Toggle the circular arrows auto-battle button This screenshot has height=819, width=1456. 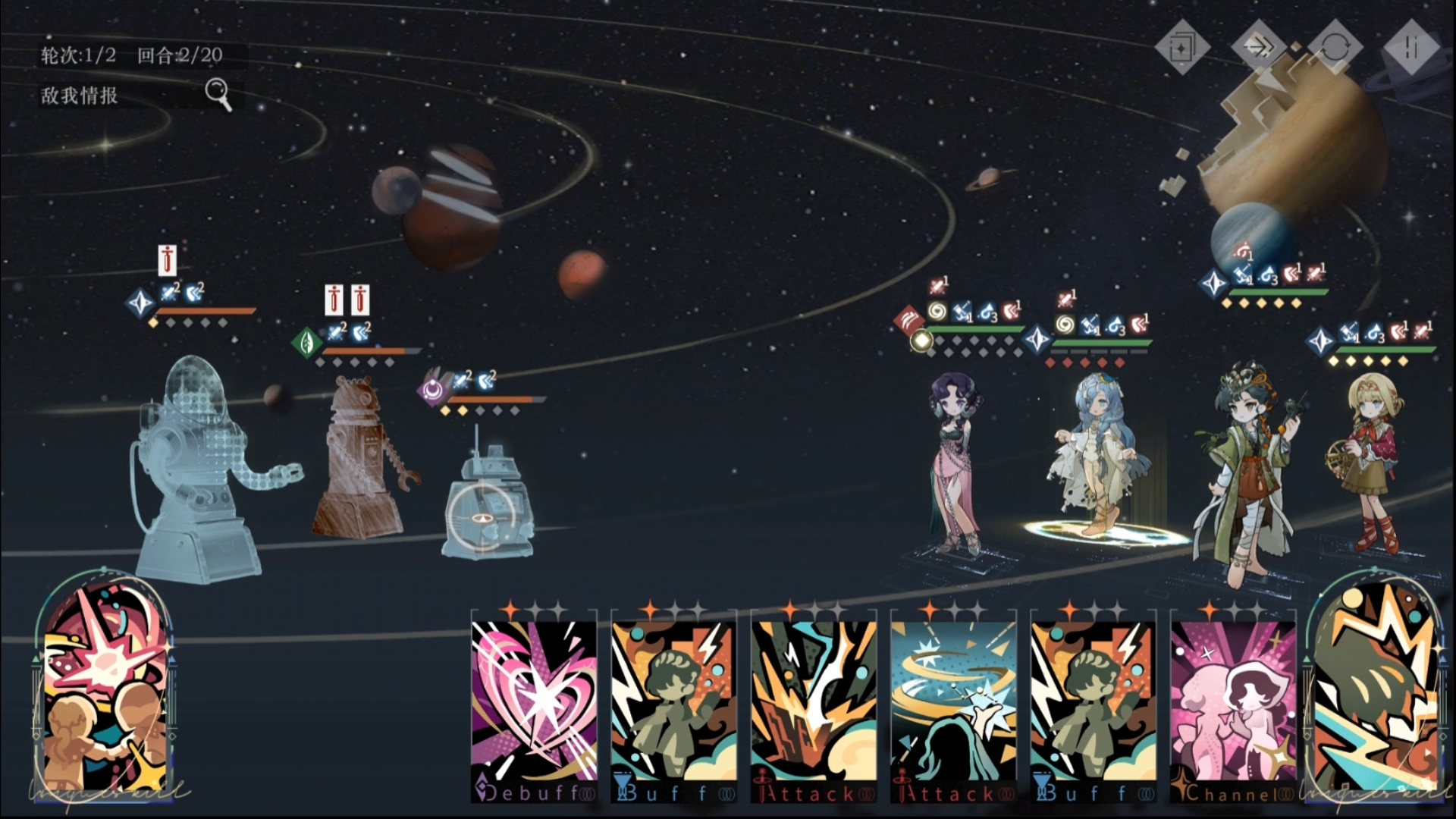(x=1335, y=49)
